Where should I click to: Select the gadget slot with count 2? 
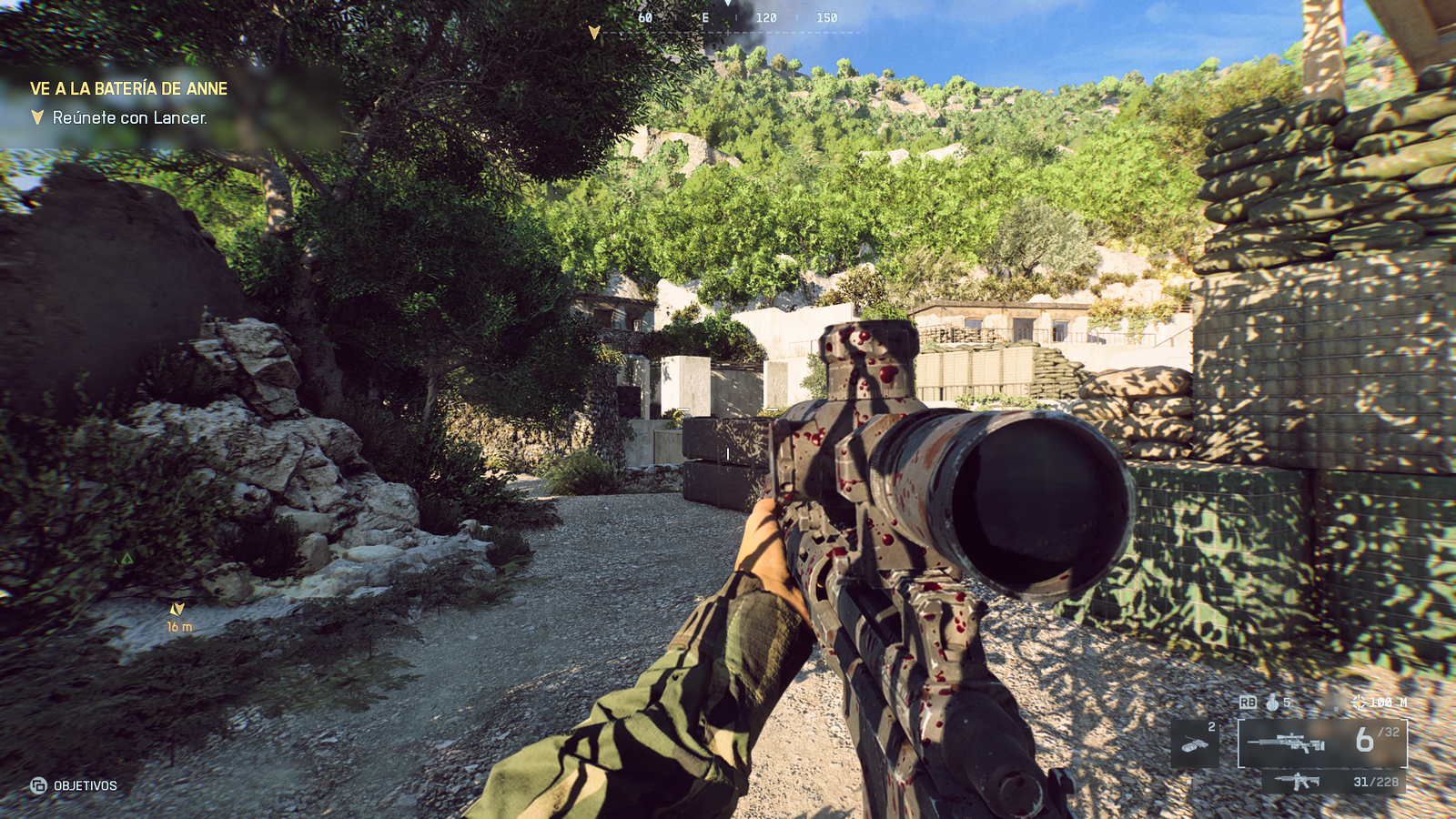tap(1195, 743)
